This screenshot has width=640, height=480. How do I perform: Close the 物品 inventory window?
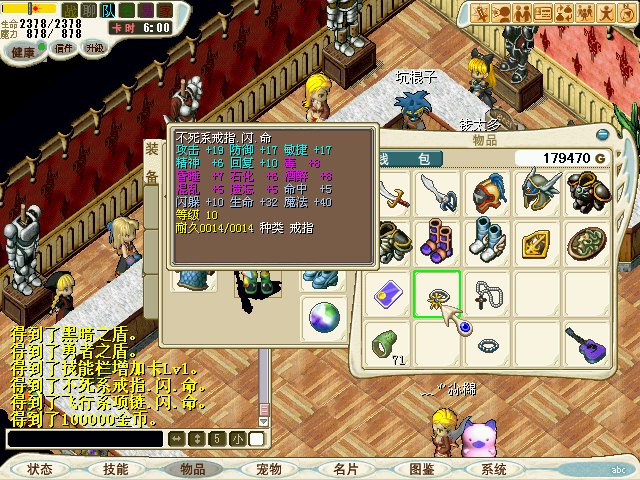point(603,139)
